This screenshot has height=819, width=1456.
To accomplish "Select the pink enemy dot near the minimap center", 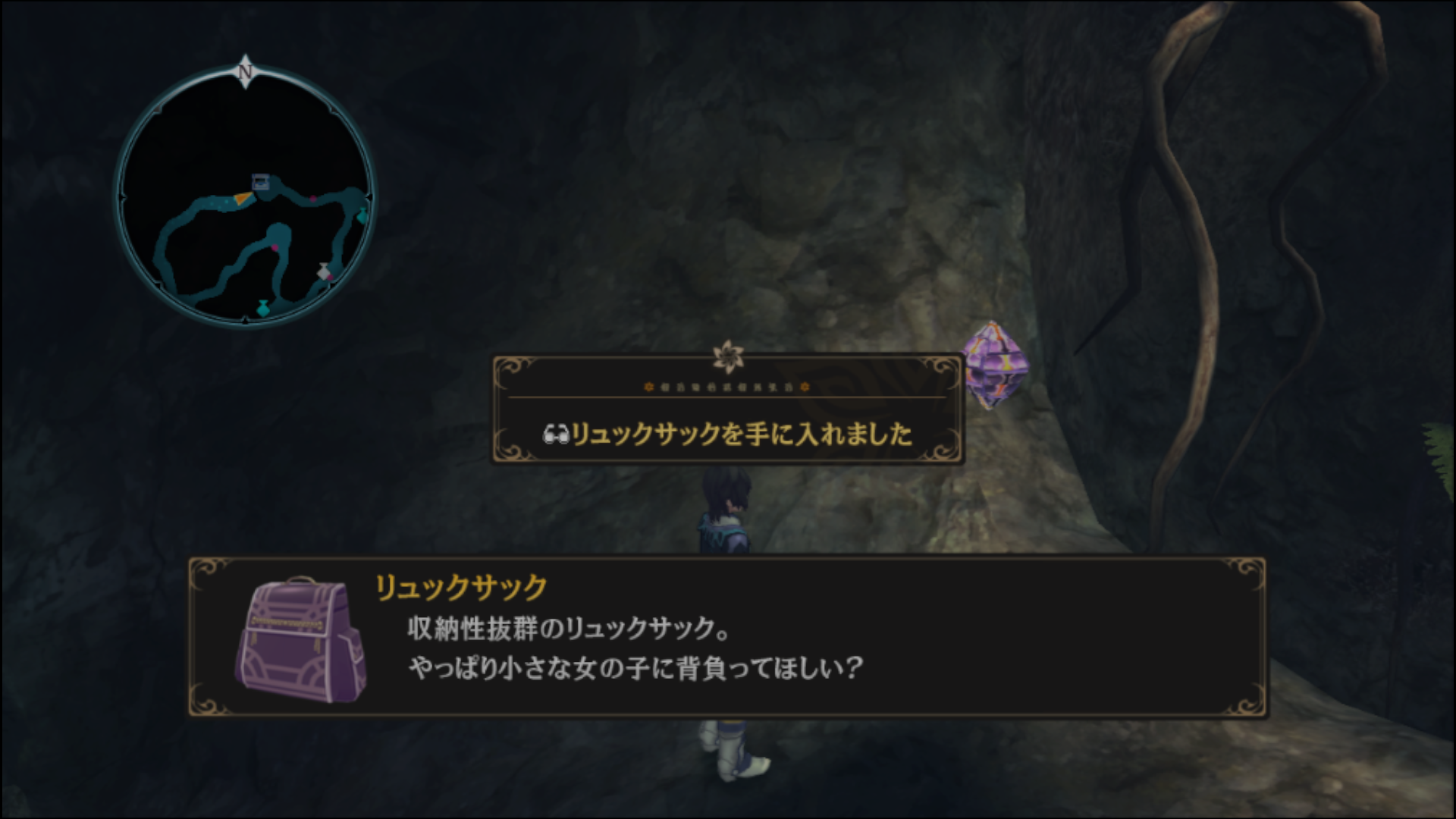I will tap(313, 199).
